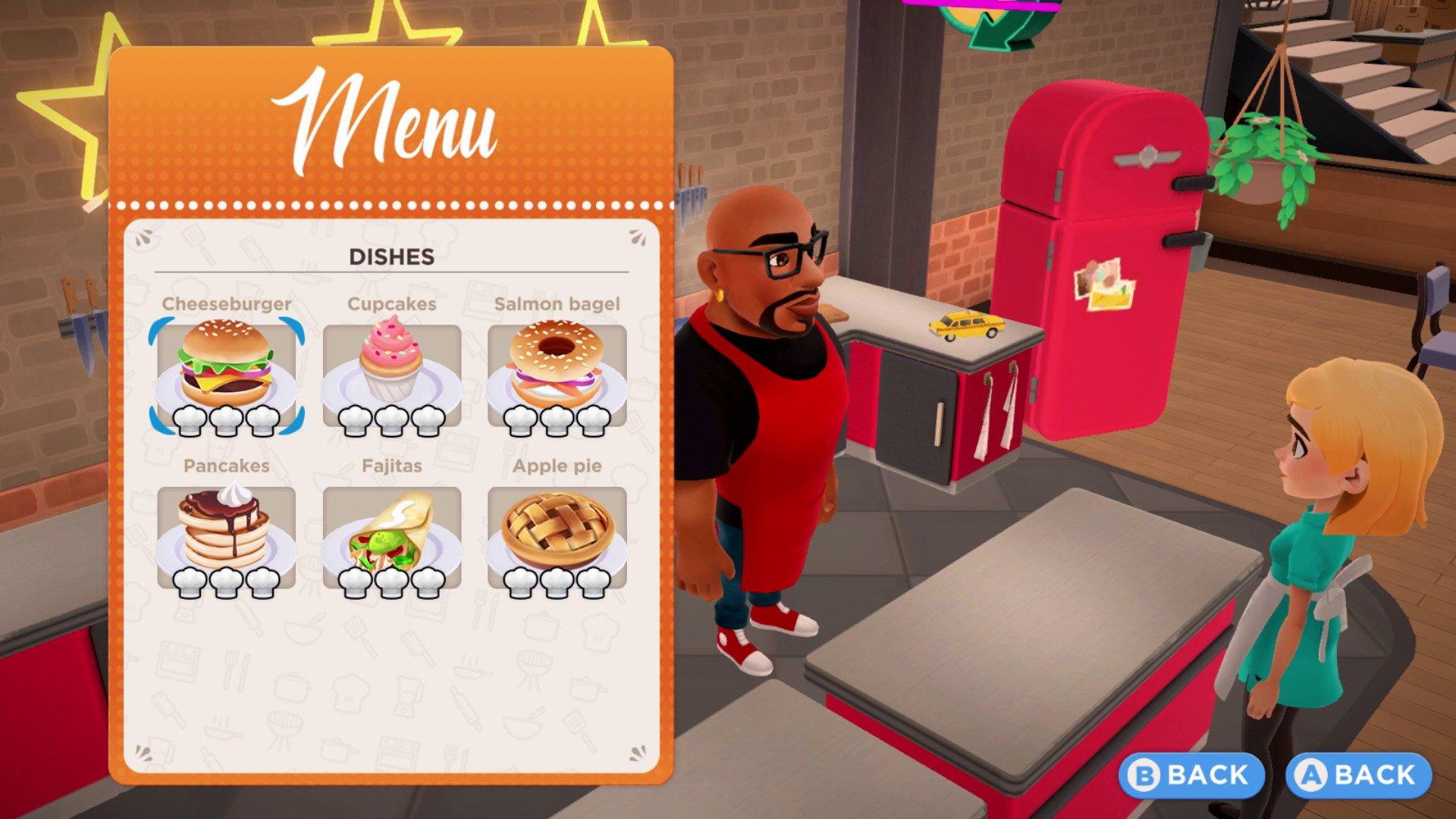
Task: Click the Cheeseburger label text
Action: click(227, 304)
